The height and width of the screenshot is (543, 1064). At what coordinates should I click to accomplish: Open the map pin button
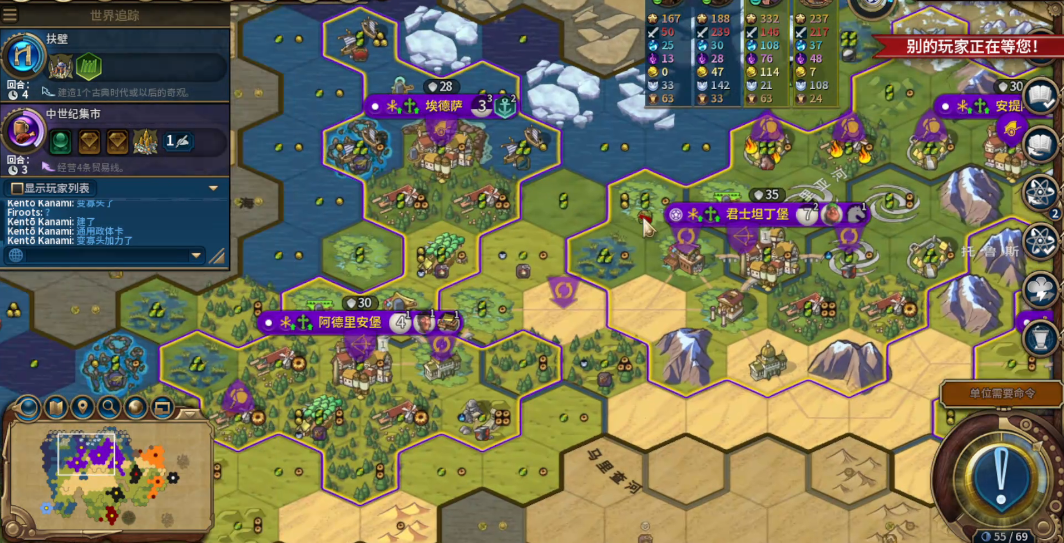click(83, 407)
